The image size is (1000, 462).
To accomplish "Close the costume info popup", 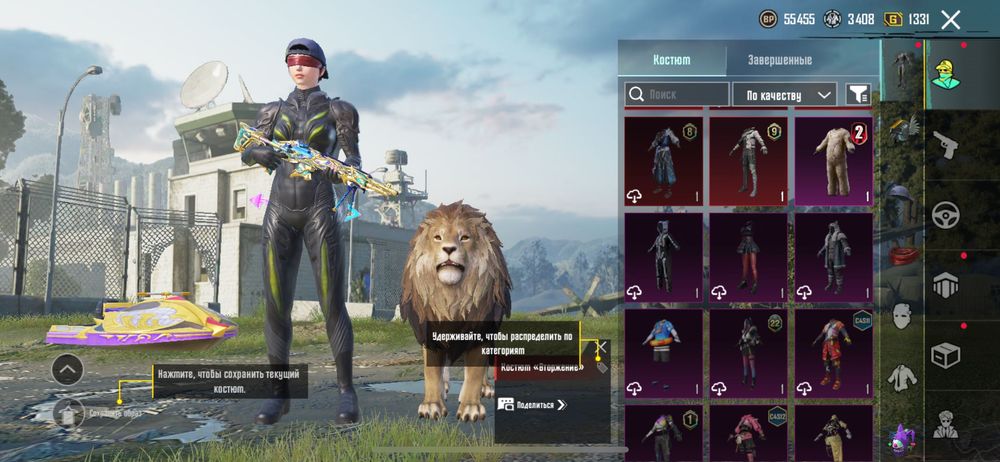I will [x=601, y=347].
